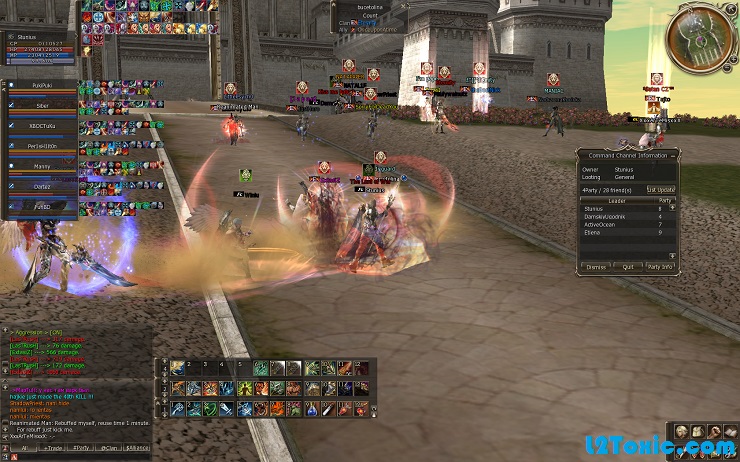Viewport: 740px width, 462px height.
Task: Dismiss the command channel
Action: pyautogui.click(x=596, y=267)
